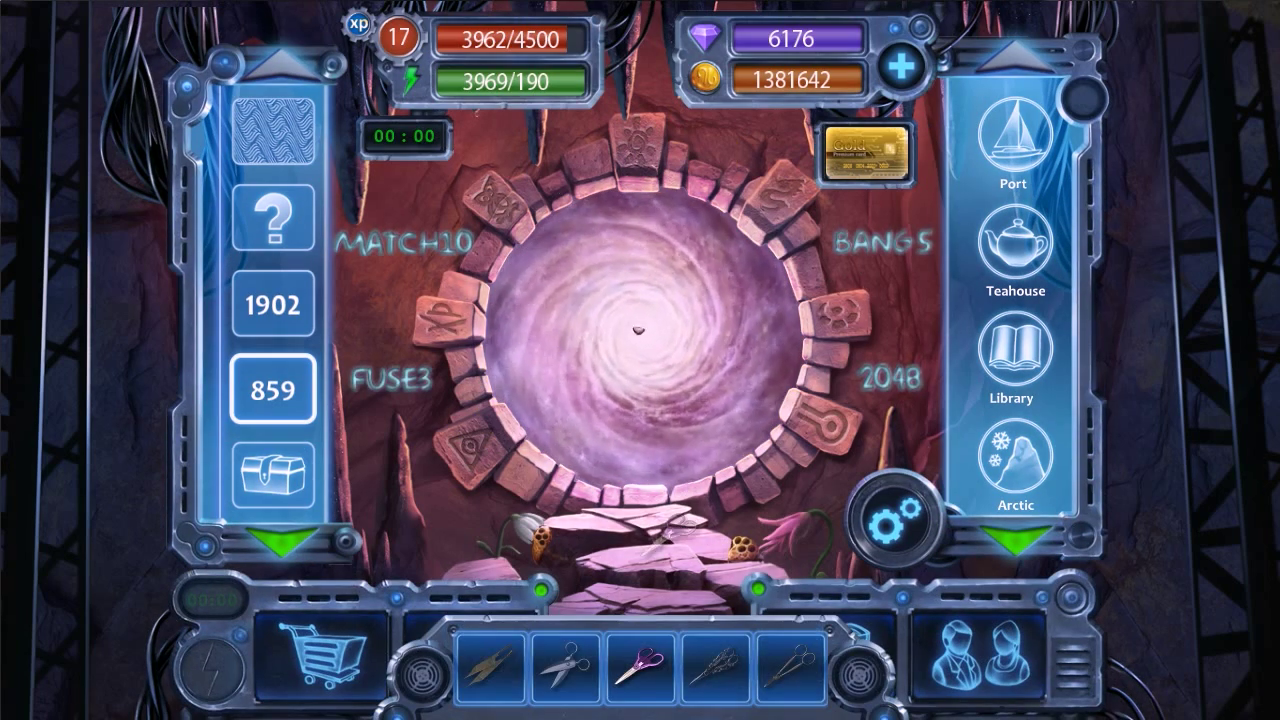
Task: Launch the 2048 mini-game
Action: (x=890, y=377)
